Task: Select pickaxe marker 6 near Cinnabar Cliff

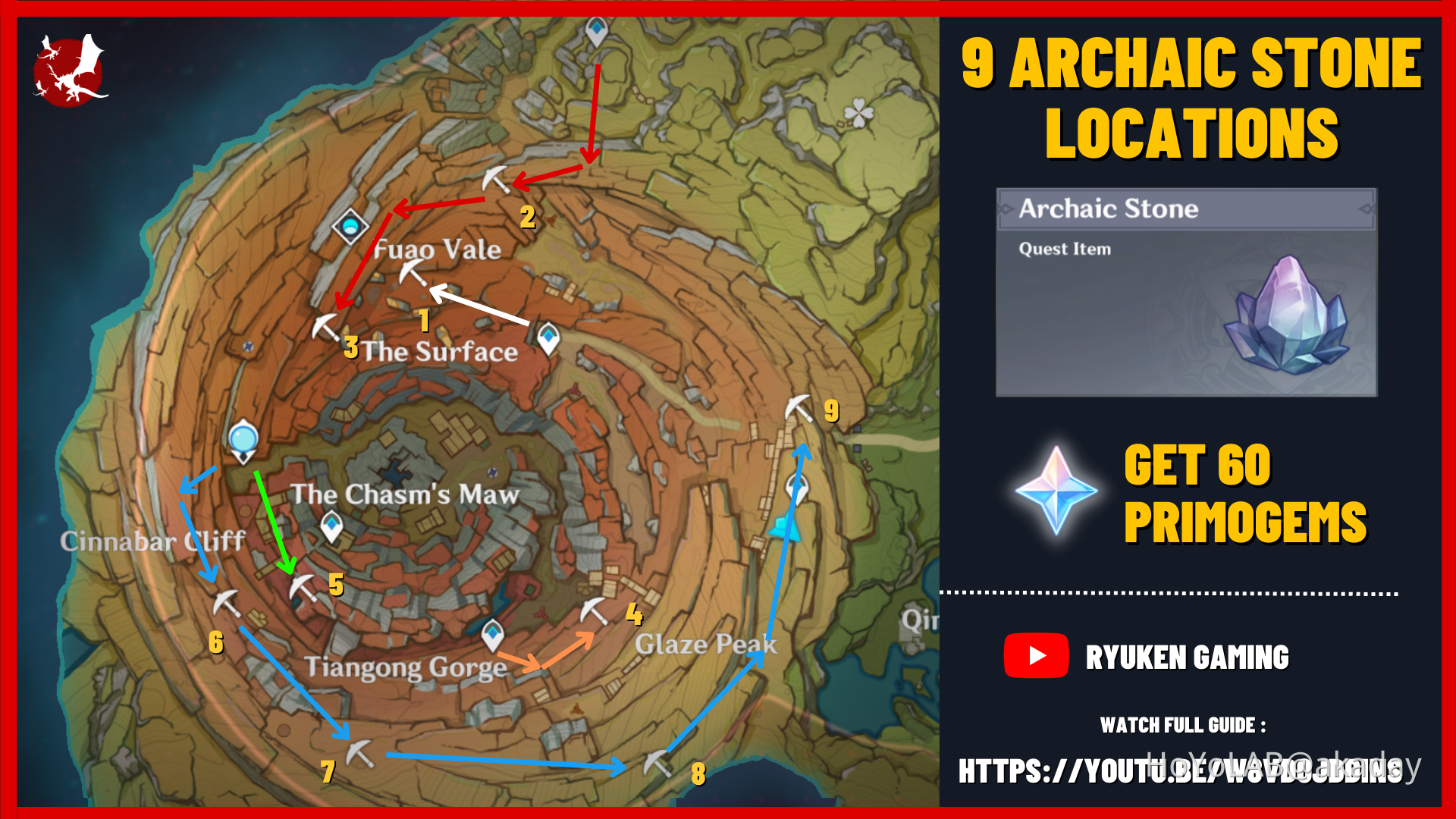Action: (x=227, y=607)
